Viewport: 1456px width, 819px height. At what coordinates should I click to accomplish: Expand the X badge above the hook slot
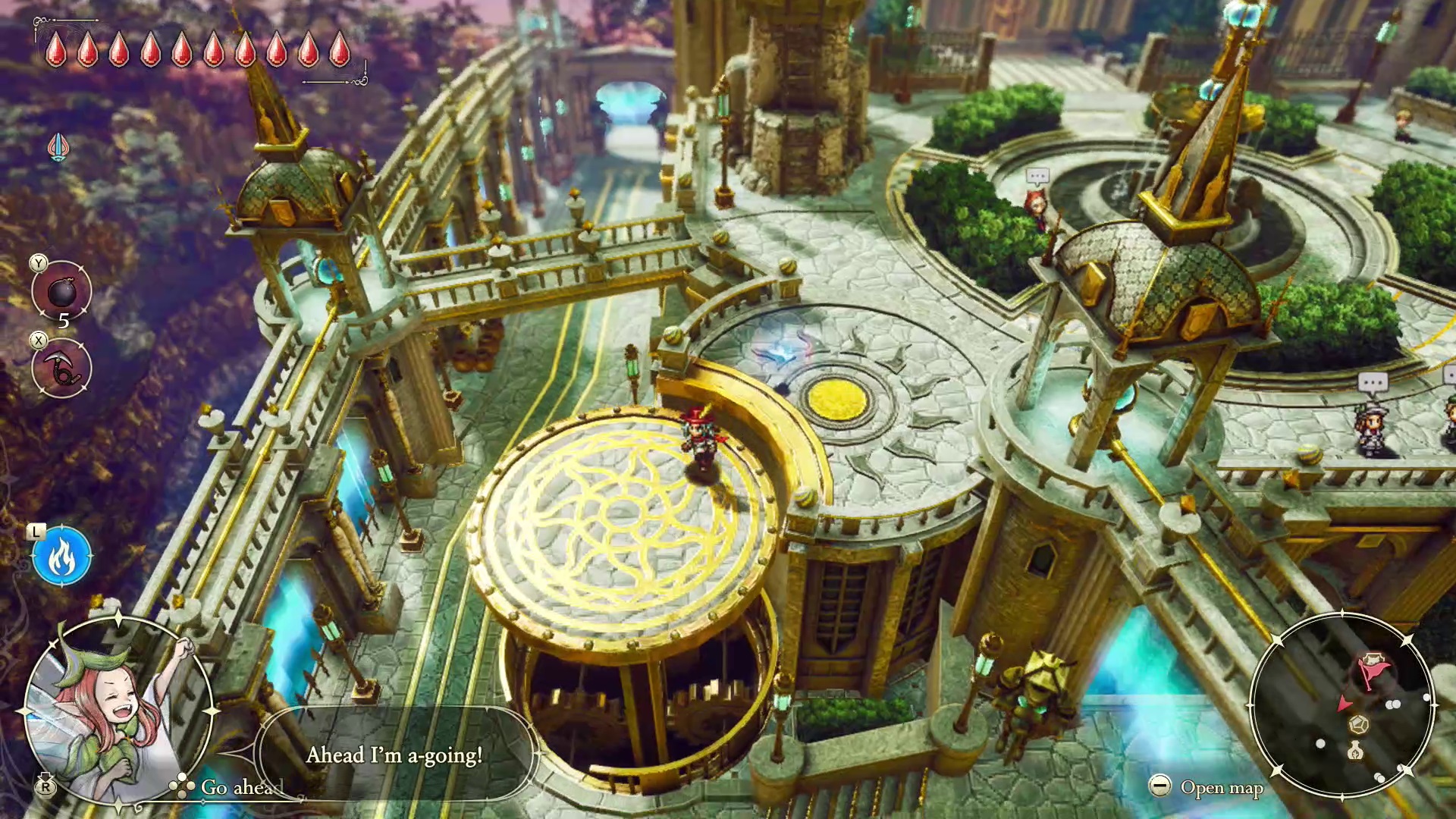point(38,340)
